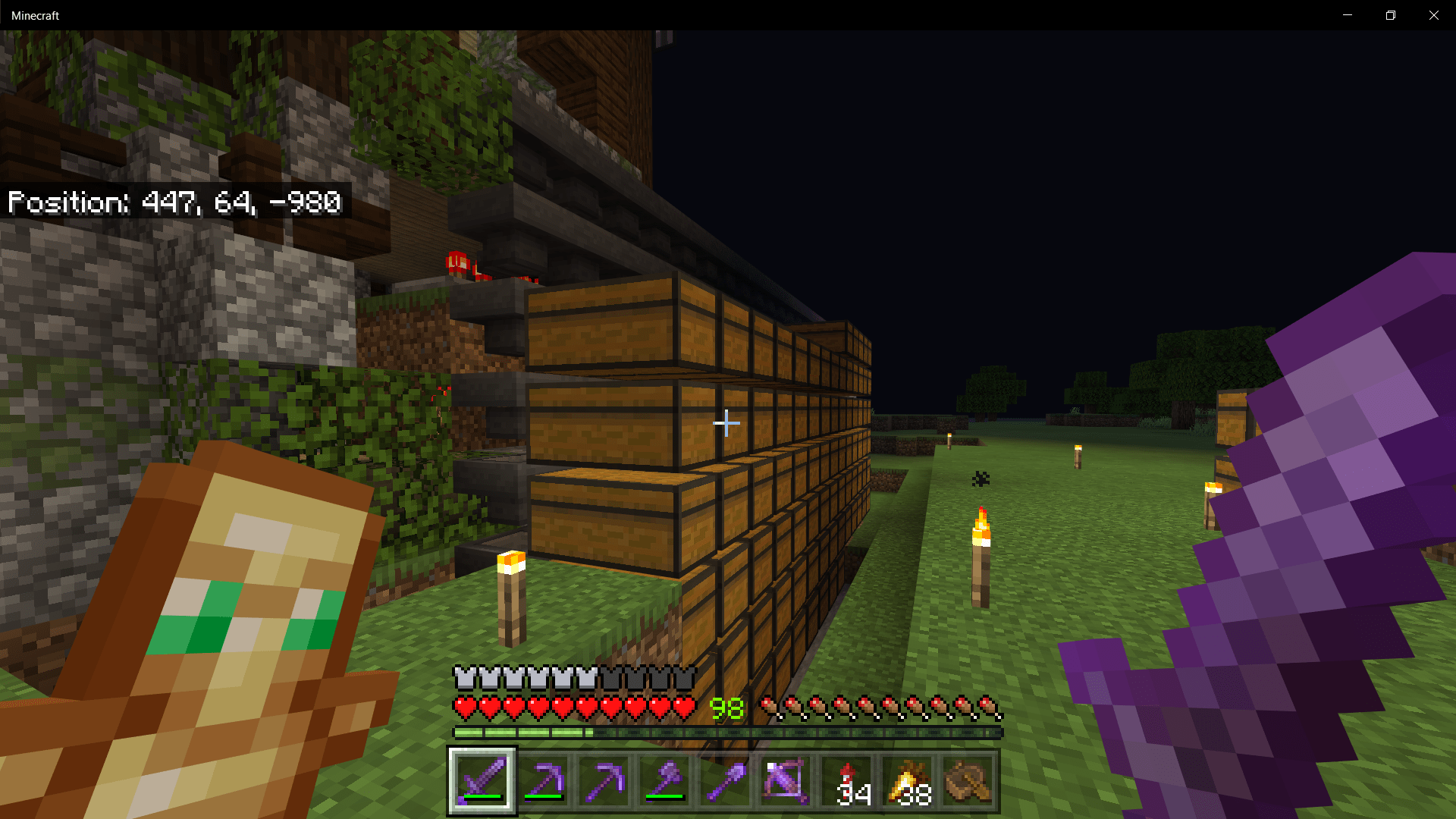Select the enchanted axe
This screenshot has height=819, width=1456.
coord(666,781)
